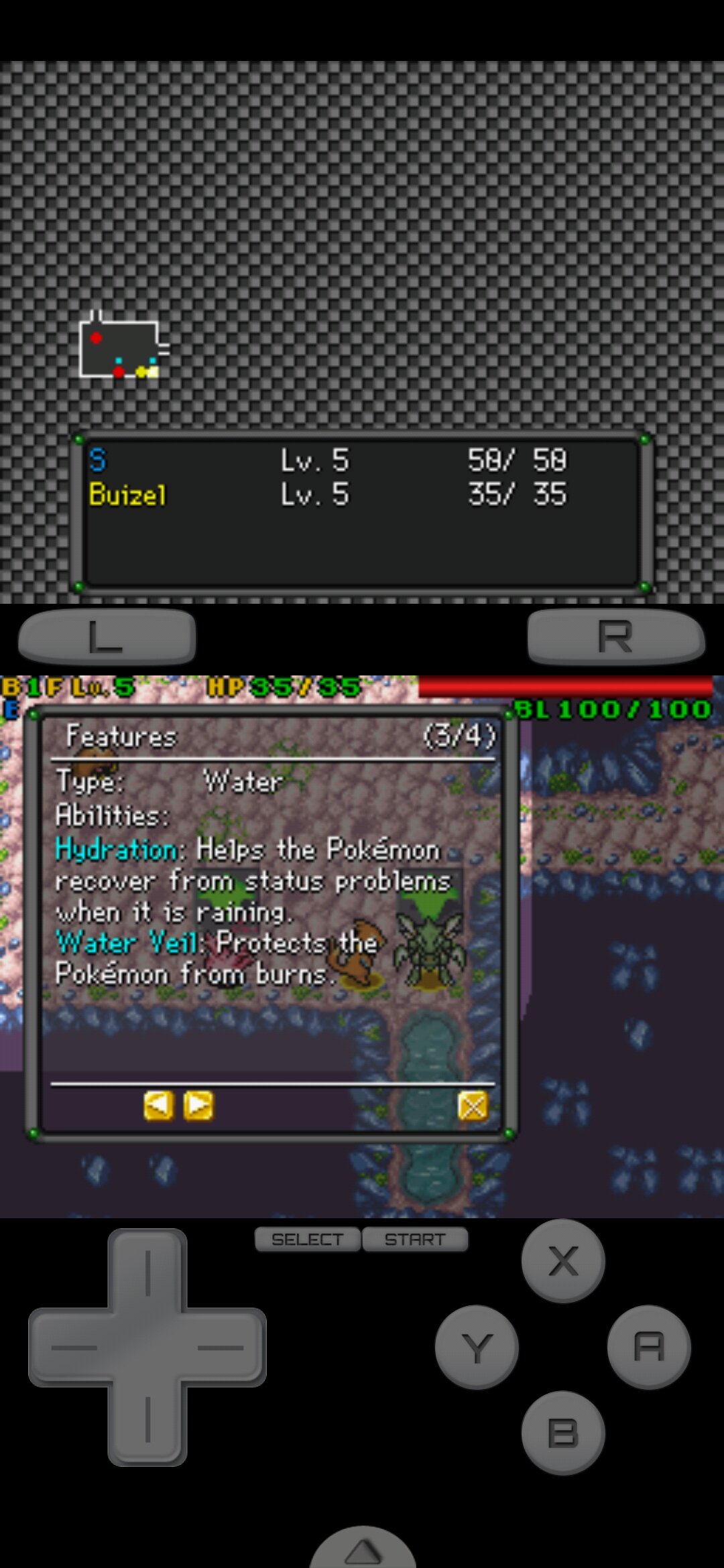Viewport: 724px width, 1568px height.
Task: Advance to the next Features page
Action: point(198,1106)
